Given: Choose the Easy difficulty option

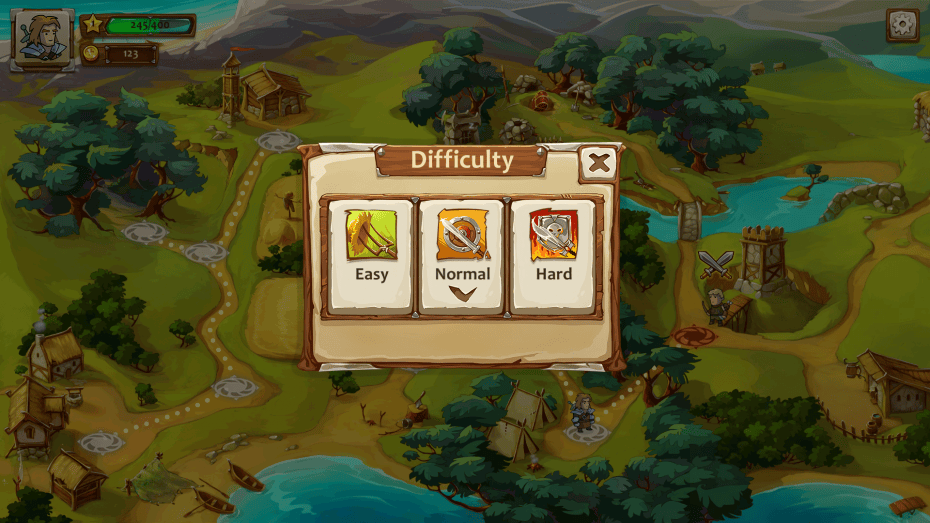Looking at the screenshot, I should [x=371, y=255].
